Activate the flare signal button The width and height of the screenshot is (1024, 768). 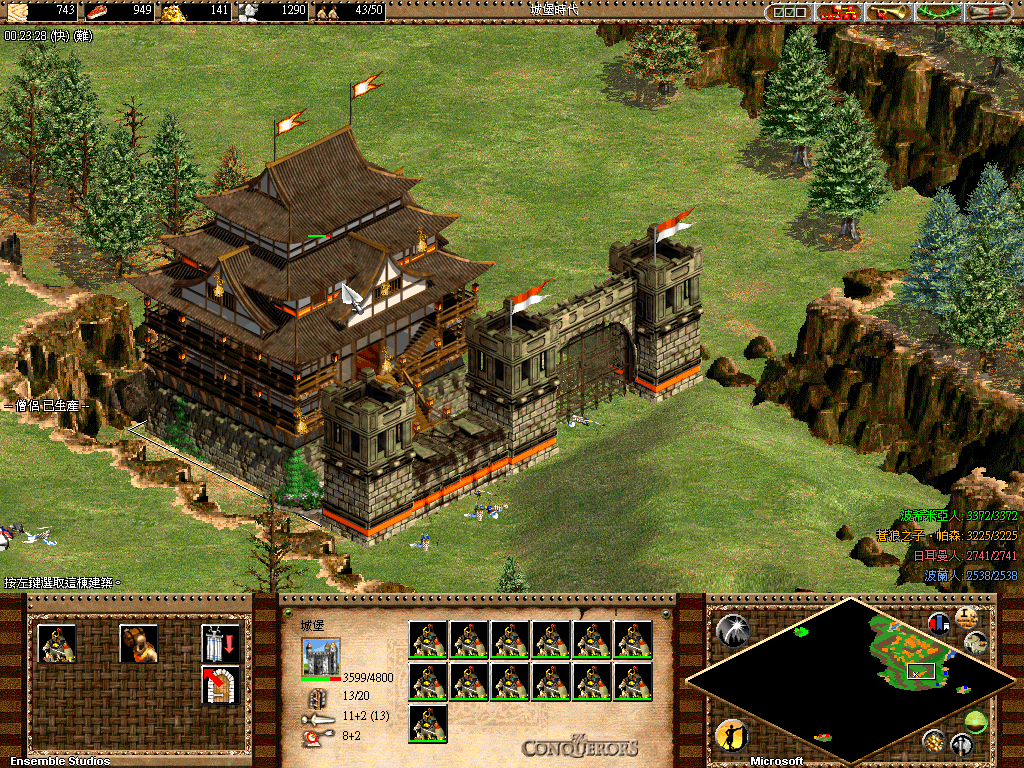(732, 629)
